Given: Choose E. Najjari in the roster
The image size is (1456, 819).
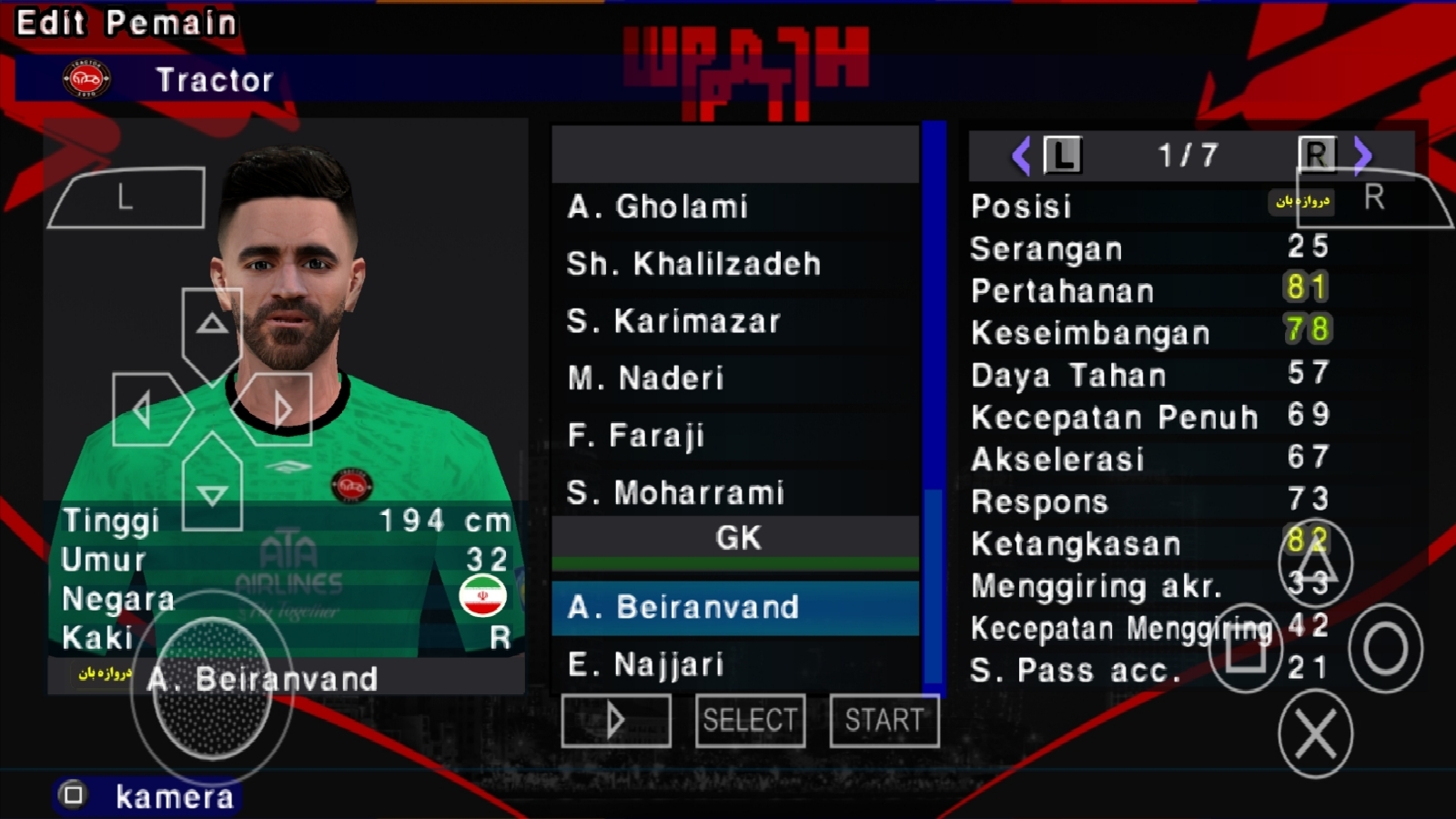Looking at the screenshot, I should pos(645,665).
